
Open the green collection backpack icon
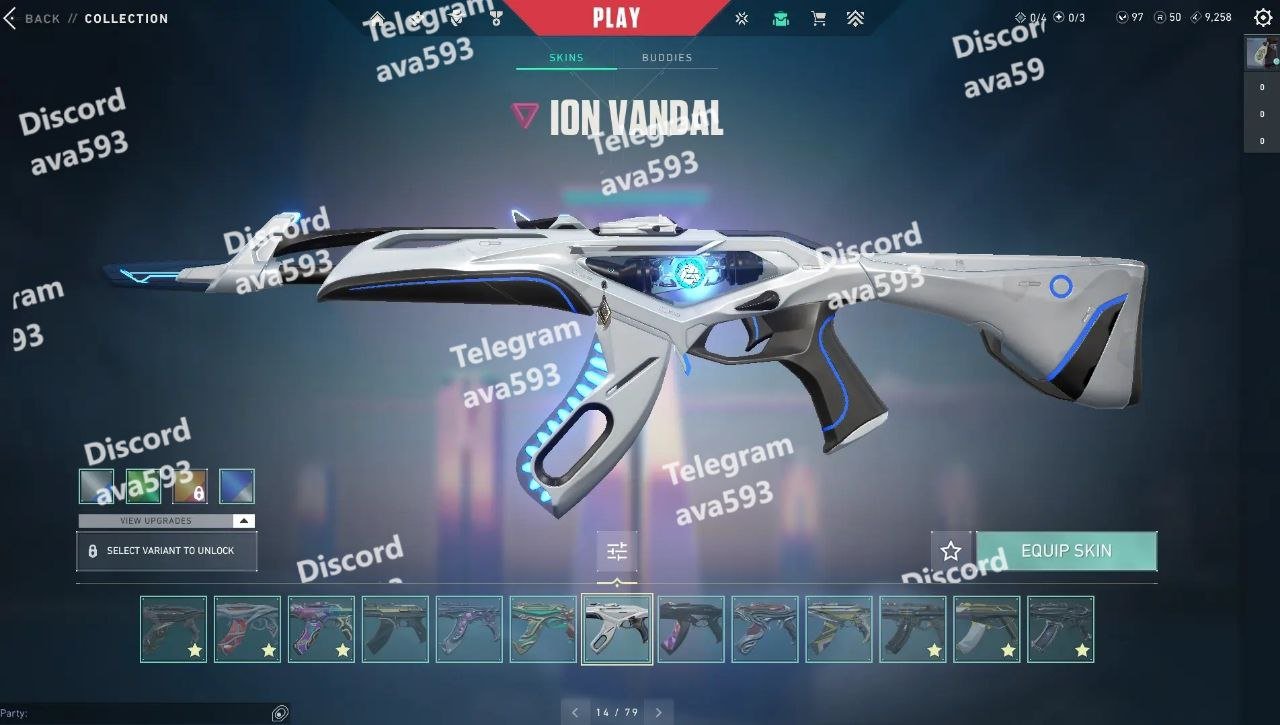pyautogui.click(x=780, y=18)
